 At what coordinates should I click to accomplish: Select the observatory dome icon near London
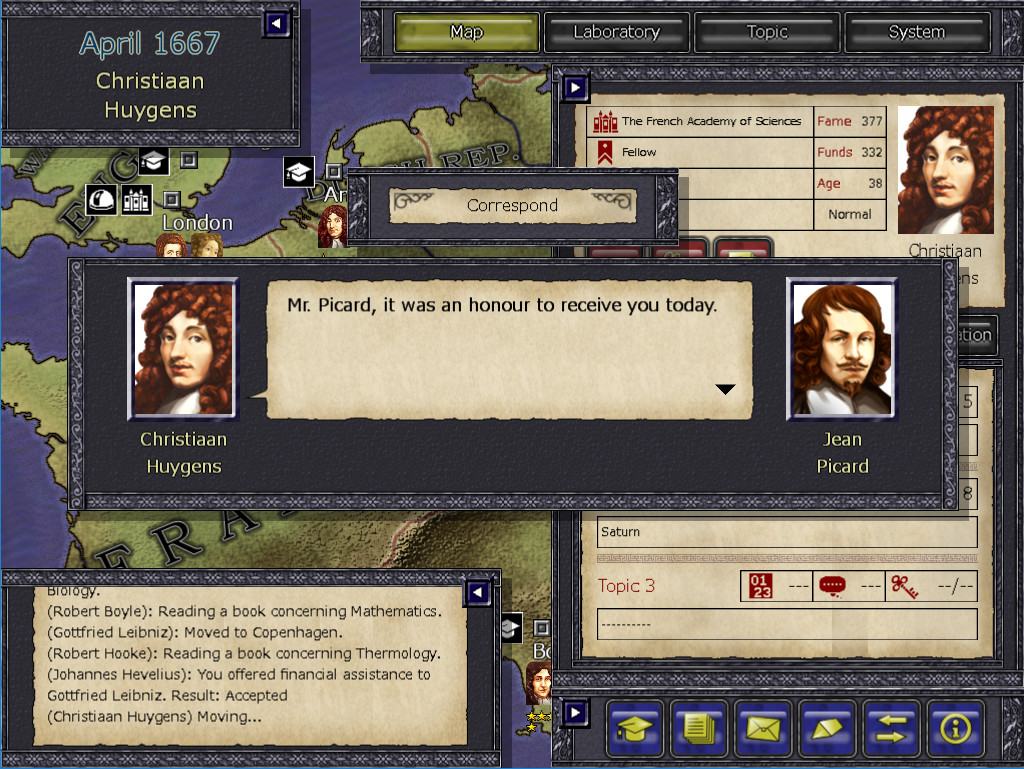(x=101, y=199)
